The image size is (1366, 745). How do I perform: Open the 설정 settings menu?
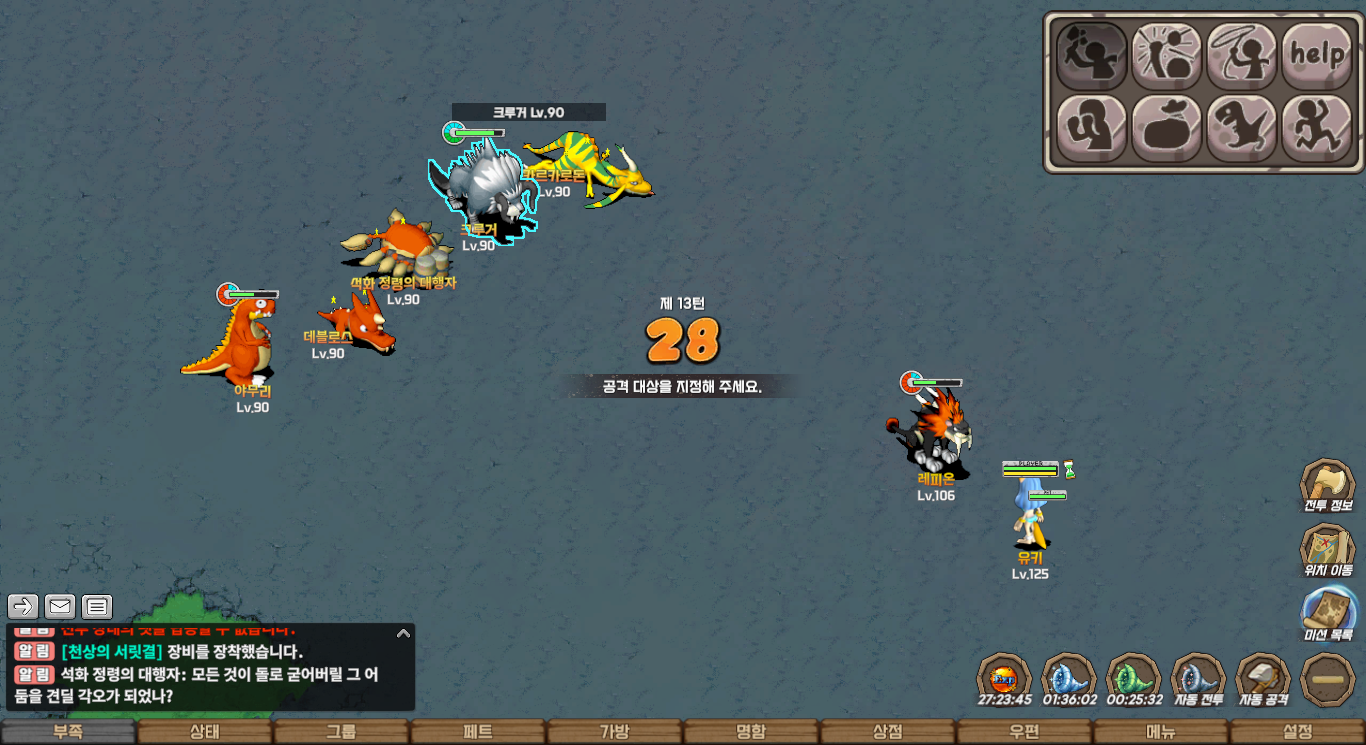point(1297,732)
